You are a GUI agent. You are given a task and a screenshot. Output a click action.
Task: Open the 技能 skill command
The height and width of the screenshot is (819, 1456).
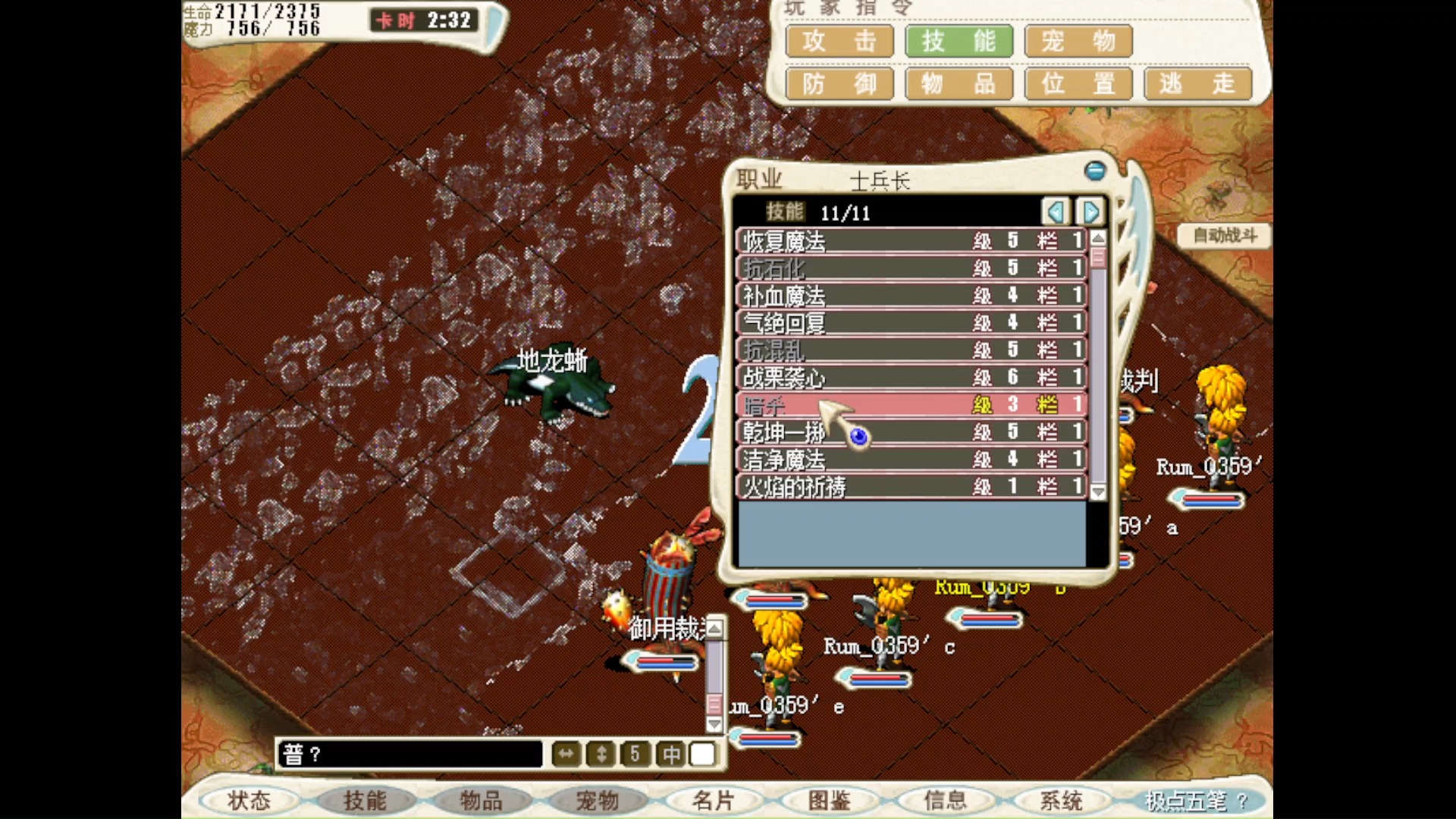[x=959, y=41]
